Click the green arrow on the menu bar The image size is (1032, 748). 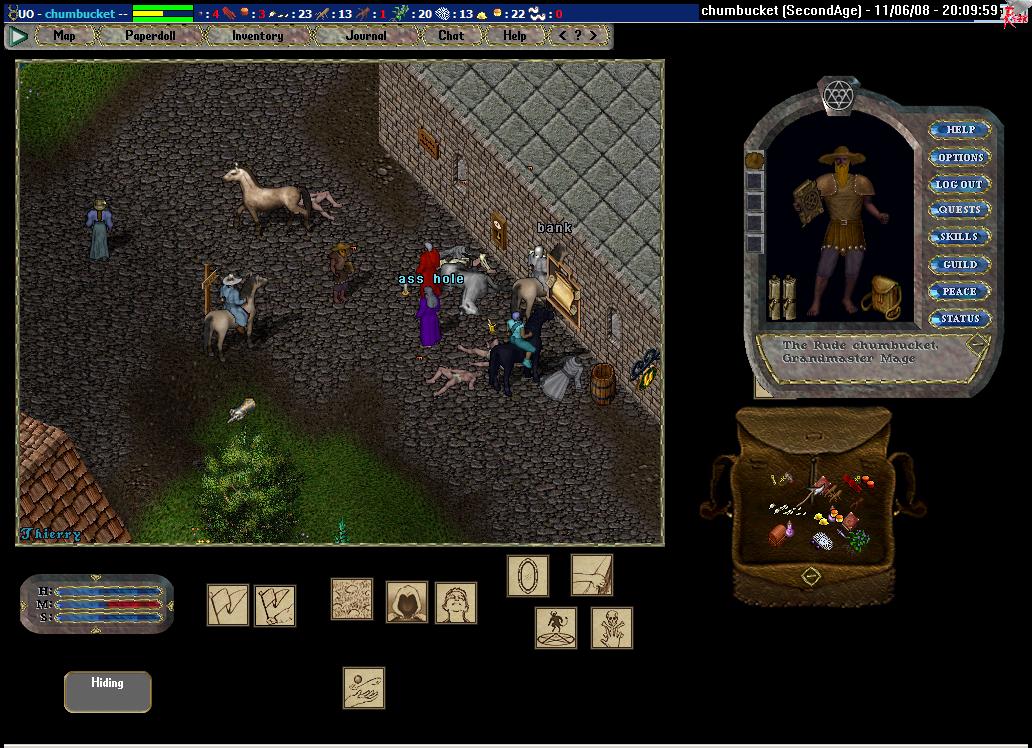[x=18, y=36]
